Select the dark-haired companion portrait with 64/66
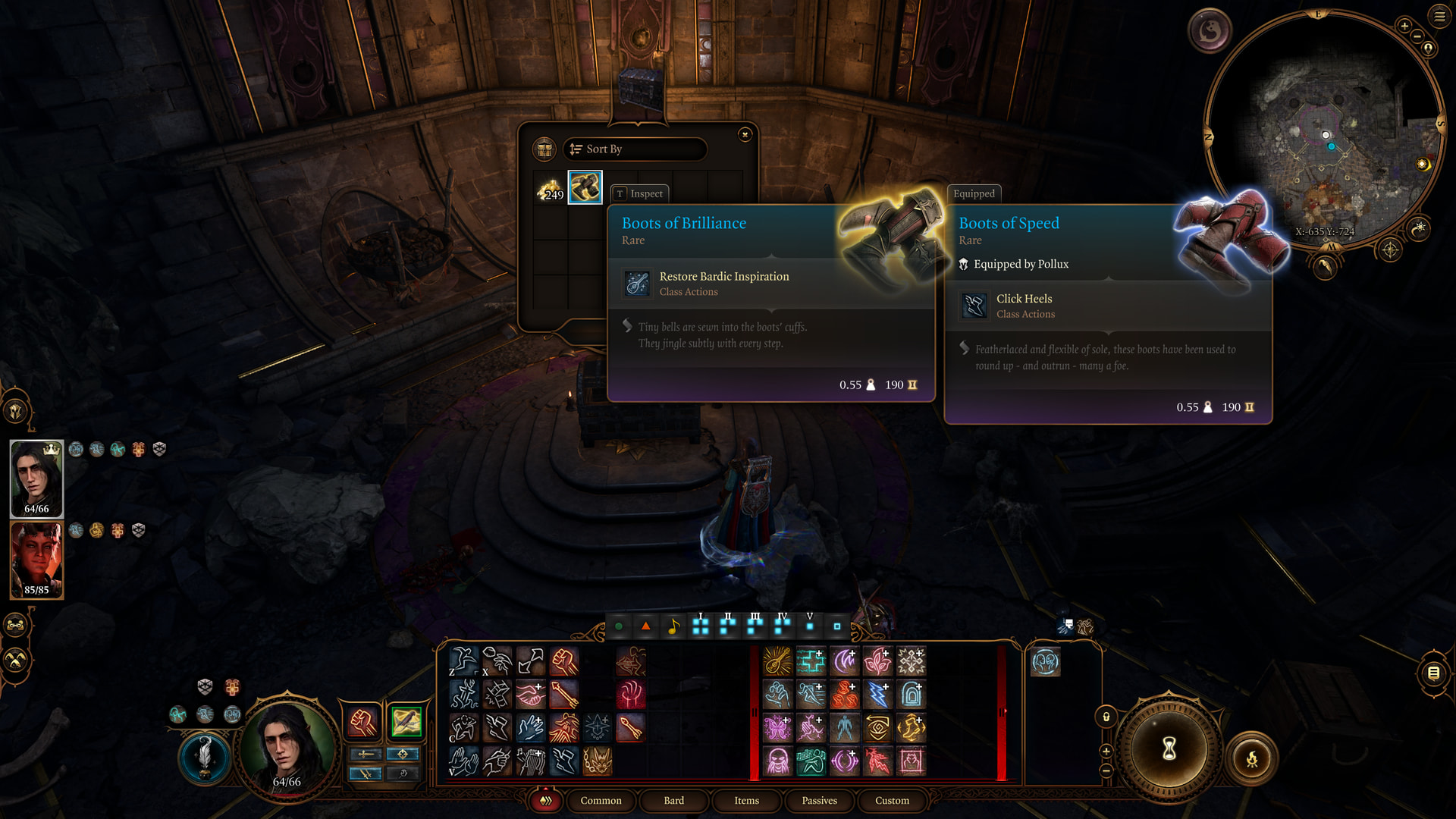Image resolution: width=1456 pixels, height=819 pixels. 36,478
